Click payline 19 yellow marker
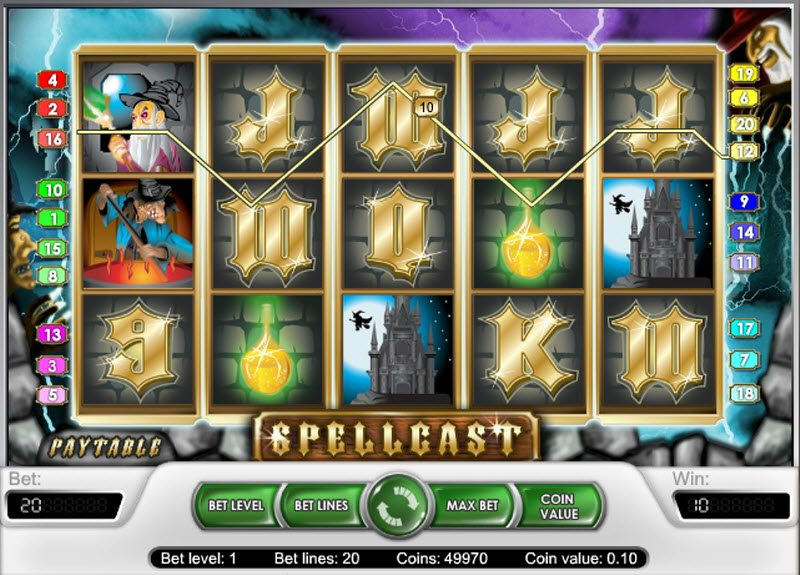This screenshot has width=800, height=575. pos(743,73)
